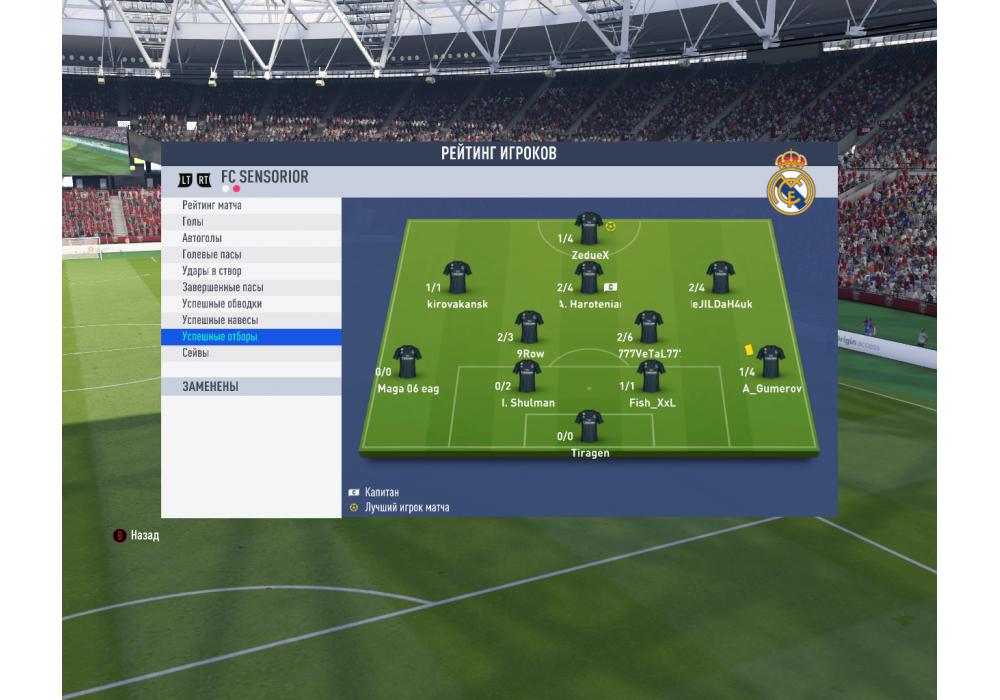
Task: Choose Успешные обводки row
Action: click(x=222, y=304)
